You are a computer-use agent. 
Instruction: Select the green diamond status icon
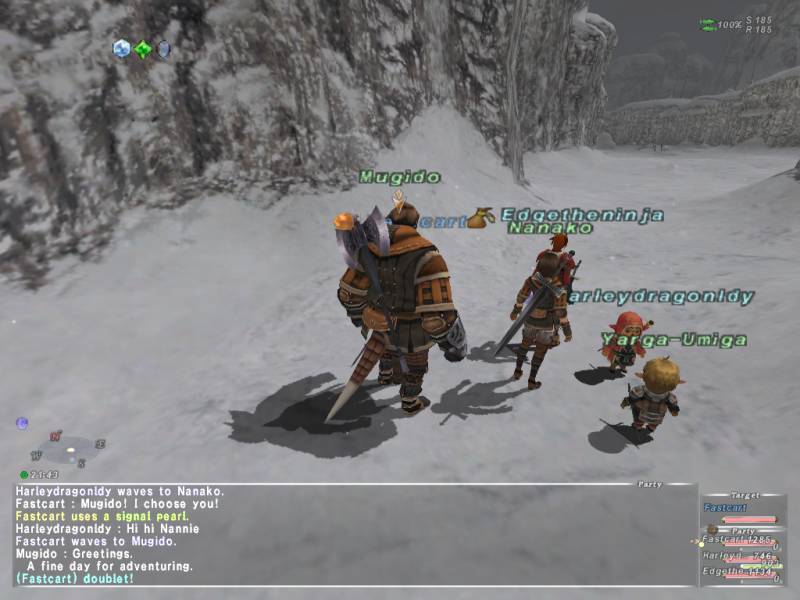tap(143, 49)
